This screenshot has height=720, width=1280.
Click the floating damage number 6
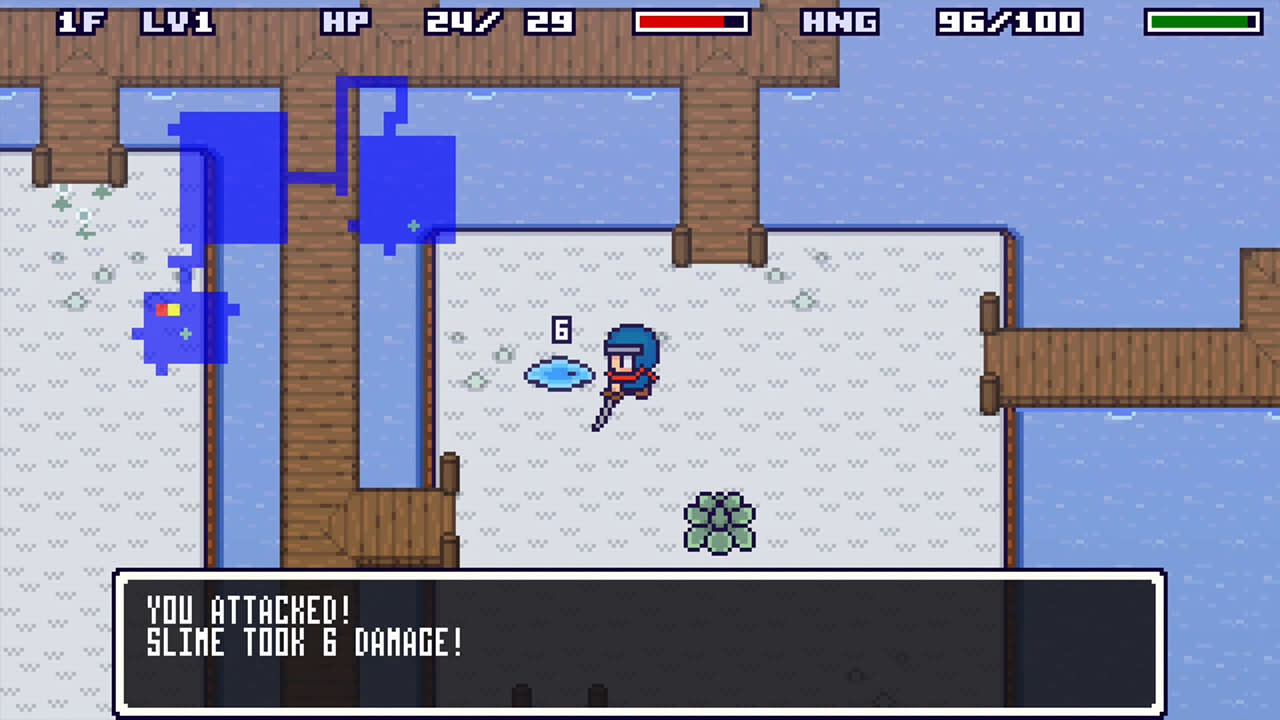point(562,328)
